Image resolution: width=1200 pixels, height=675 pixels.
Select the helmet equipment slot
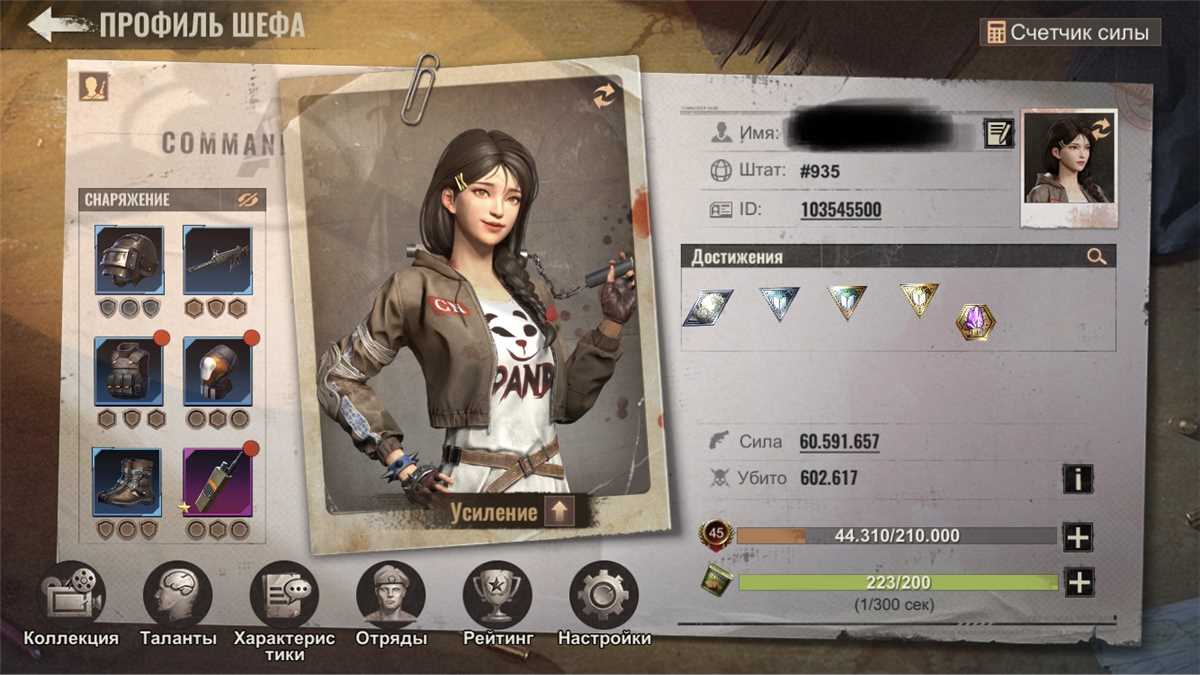(x=129, y=259)
